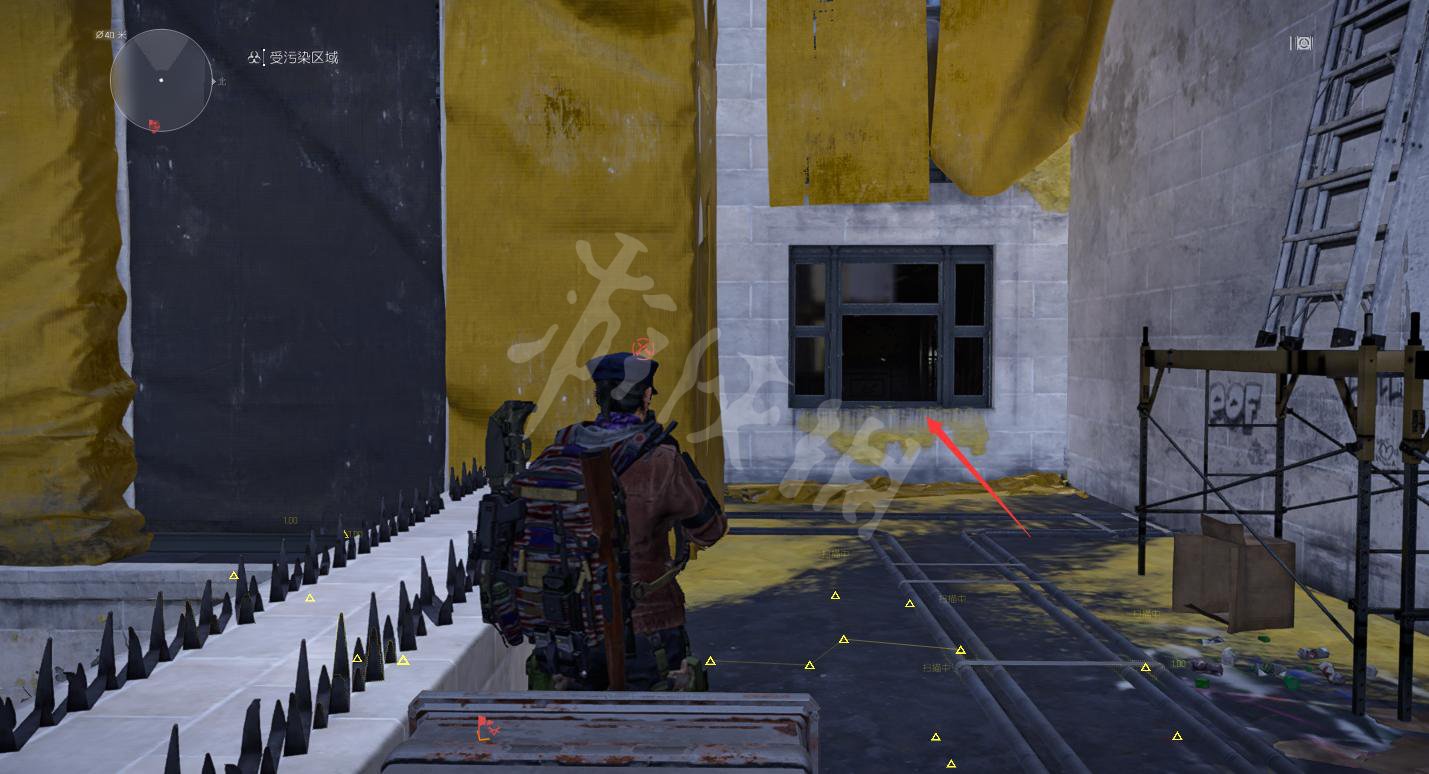Click the biohazard contaminated zone icon
The height and width of the screenshot is (774, 1429).
pos(254,58)
